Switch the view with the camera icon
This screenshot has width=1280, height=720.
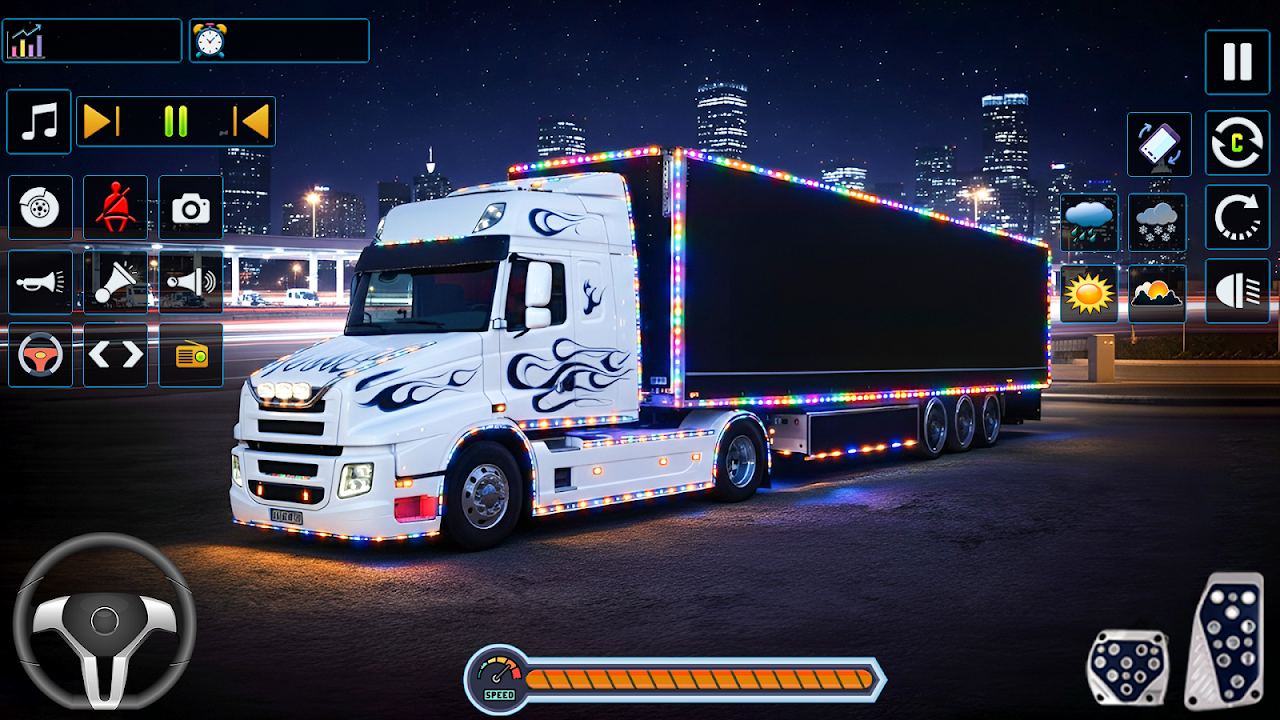coord(191,208)
